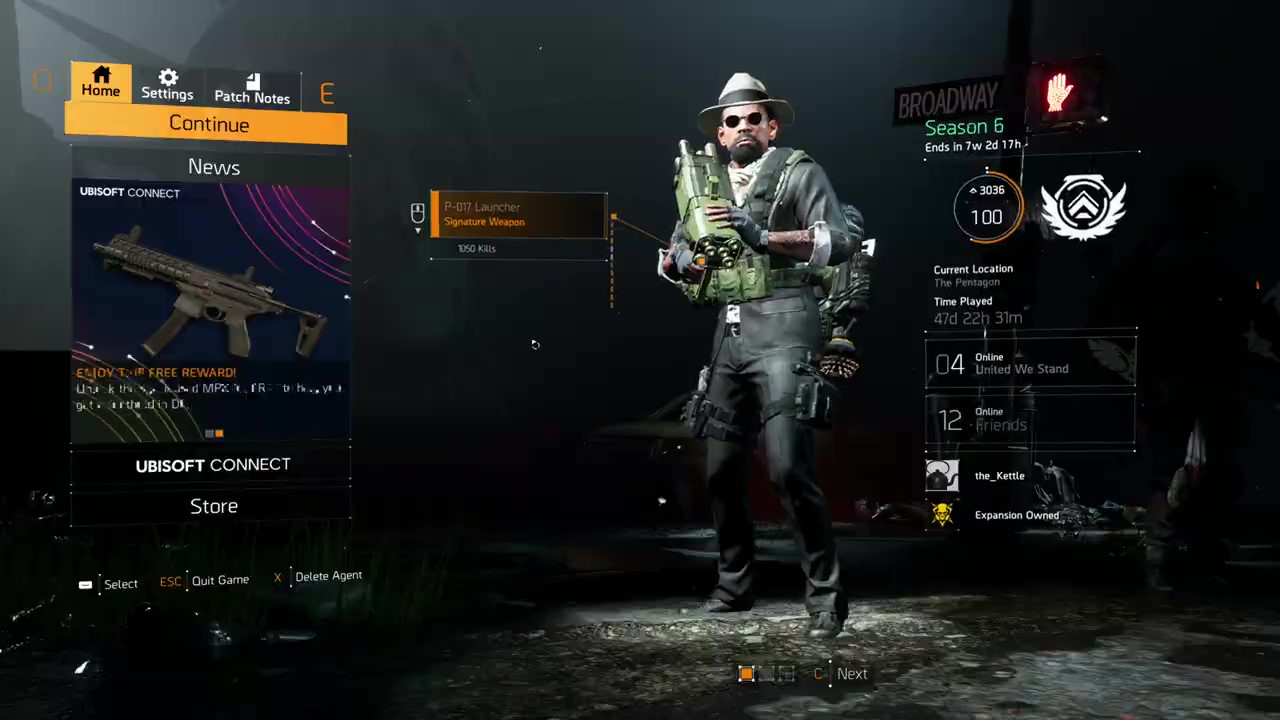Open the online Friends list
The width and height of the screenshot is (1280, 720).
coord(1030,419)
